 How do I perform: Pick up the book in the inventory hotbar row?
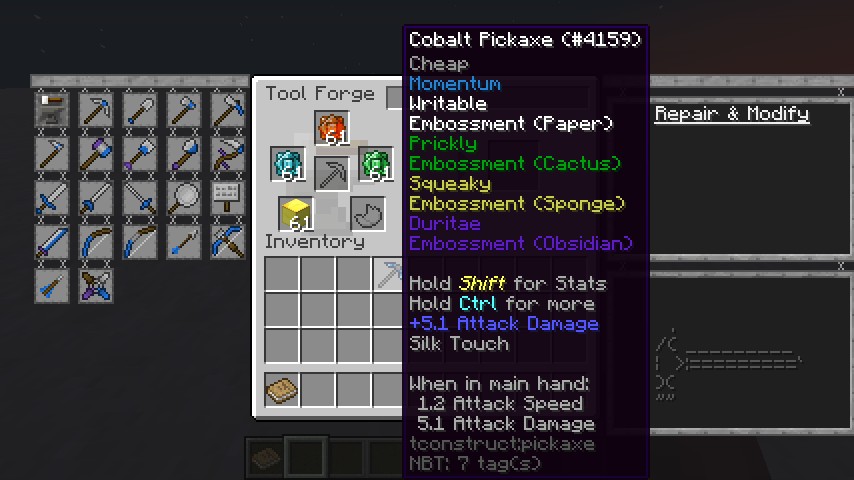pyautogui.click(x=282, y=389)
